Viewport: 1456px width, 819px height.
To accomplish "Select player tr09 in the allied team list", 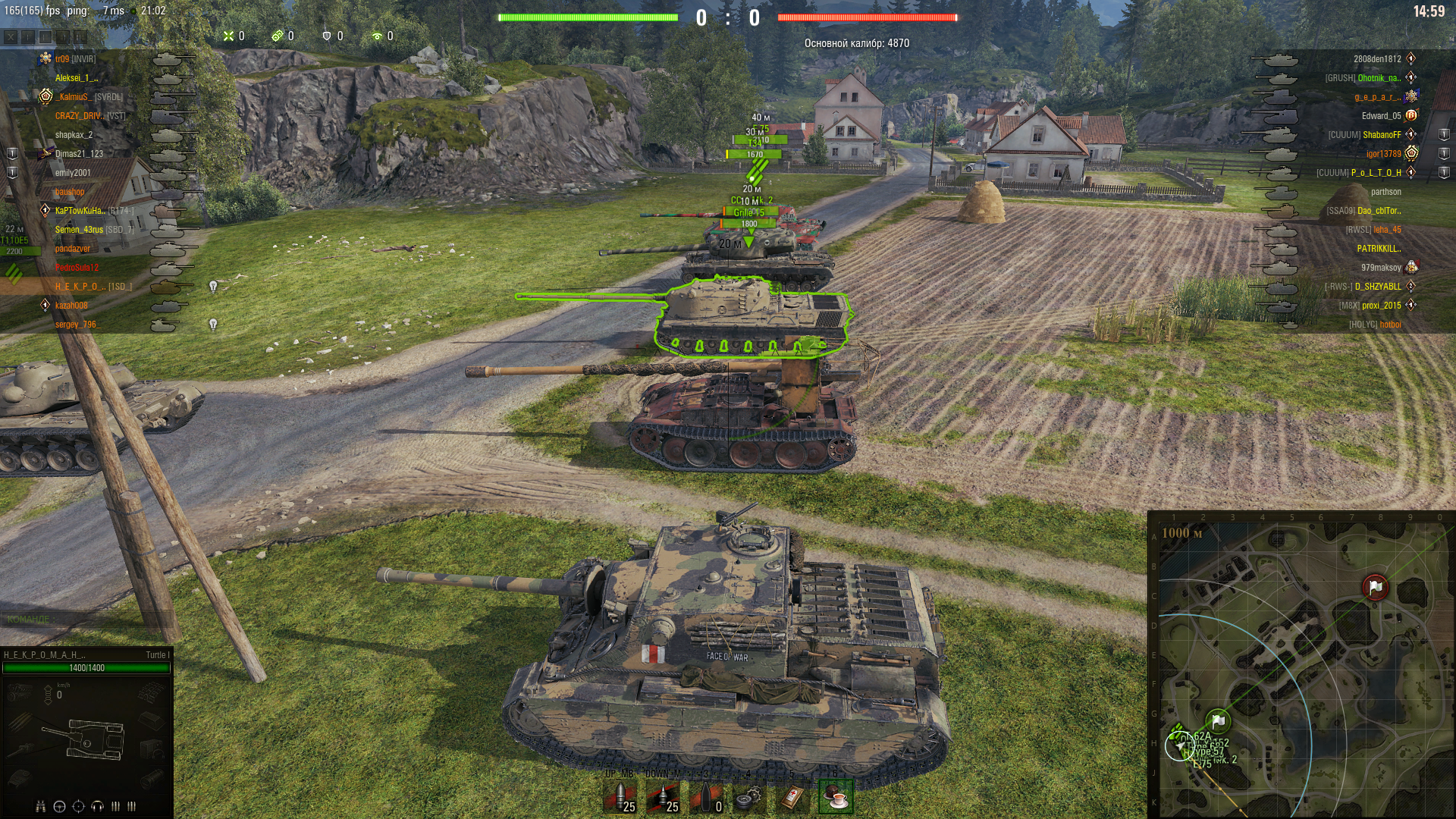I will 62,59.
